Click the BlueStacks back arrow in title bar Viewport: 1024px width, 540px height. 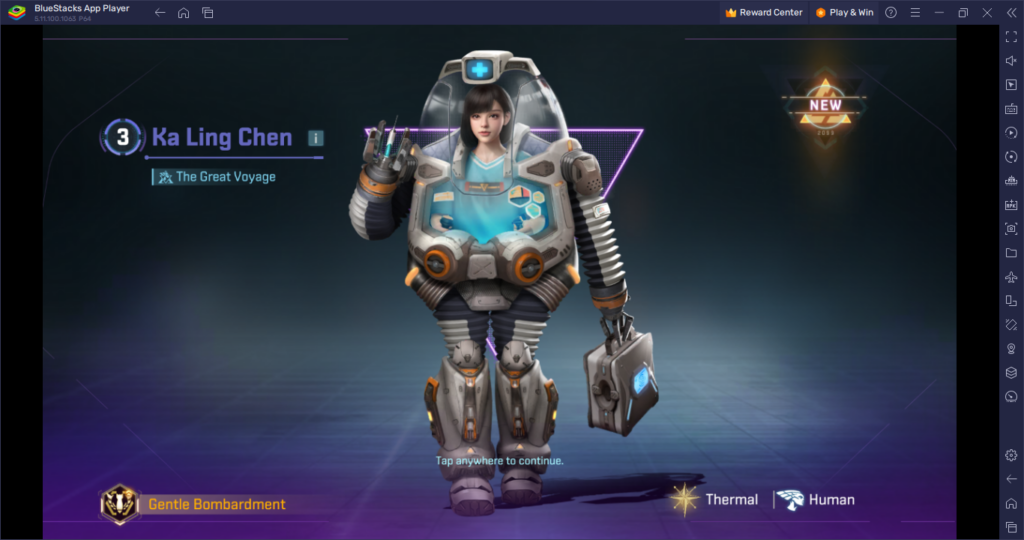[160, 13]
